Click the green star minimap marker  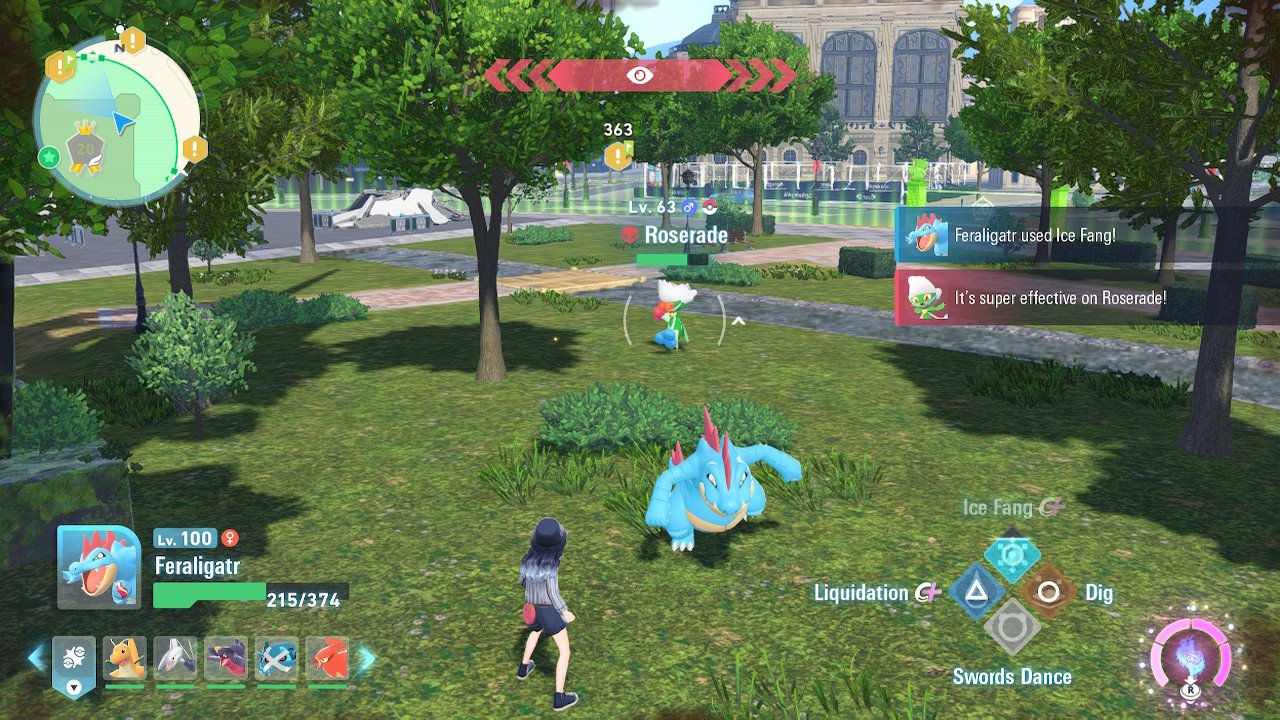click(x=47, y=156)
